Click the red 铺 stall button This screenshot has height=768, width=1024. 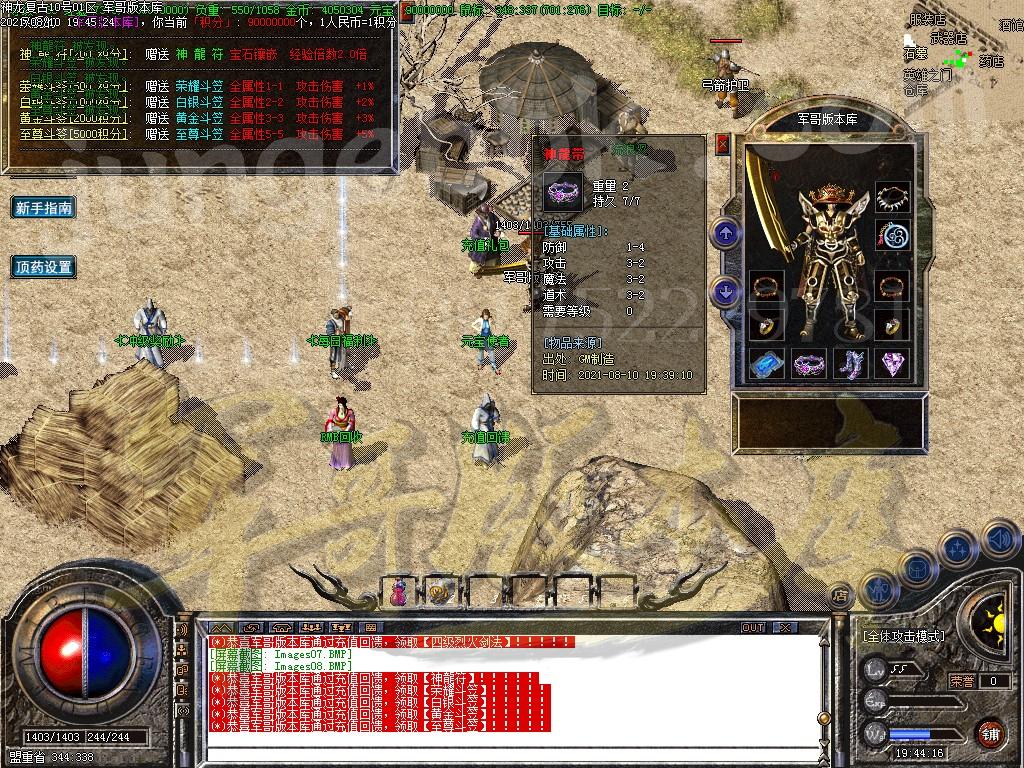pyautogui.click(x=989, y=733)
